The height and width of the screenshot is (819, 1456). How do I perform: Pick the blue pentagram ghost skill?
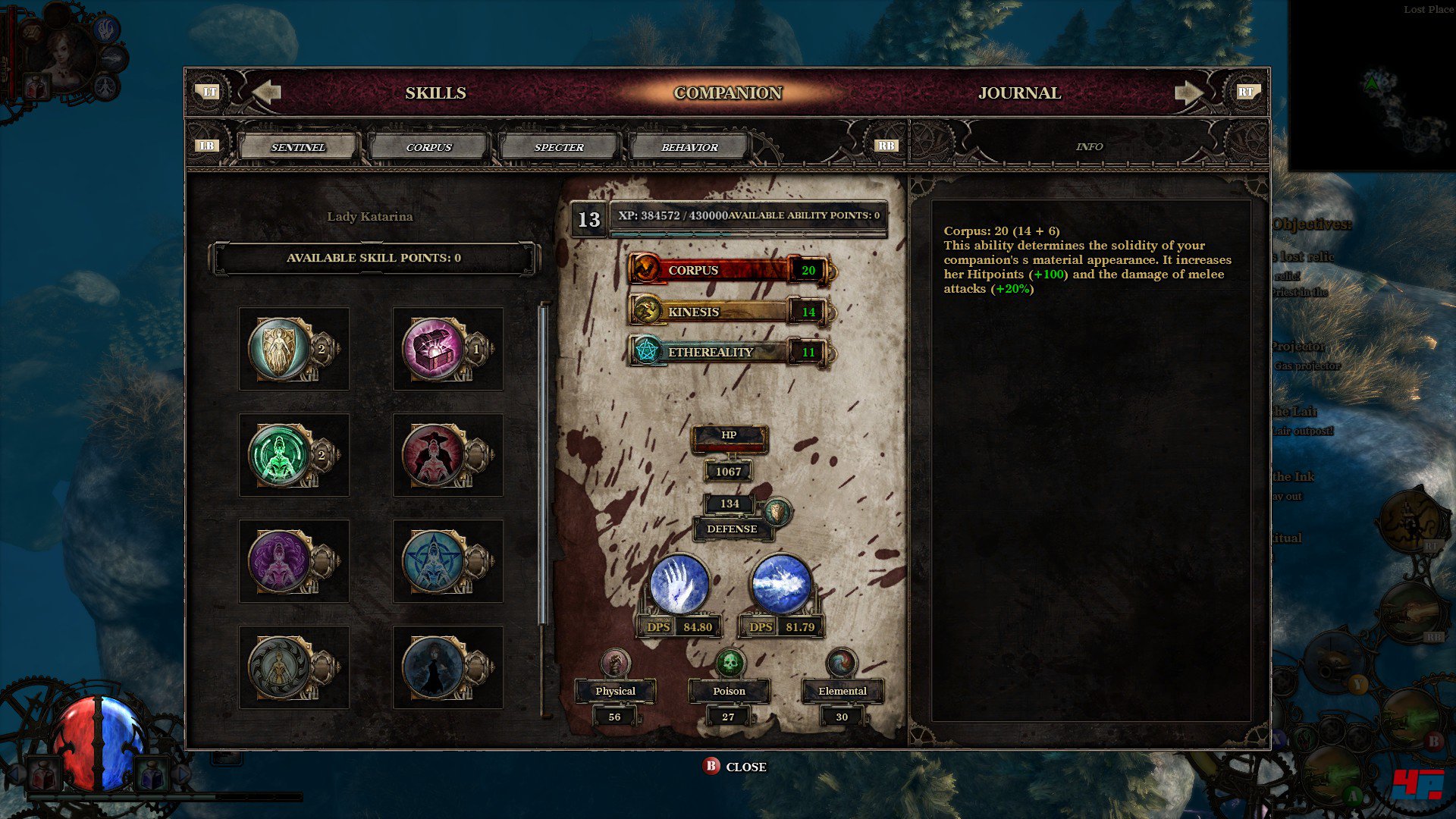coord(434,561)
